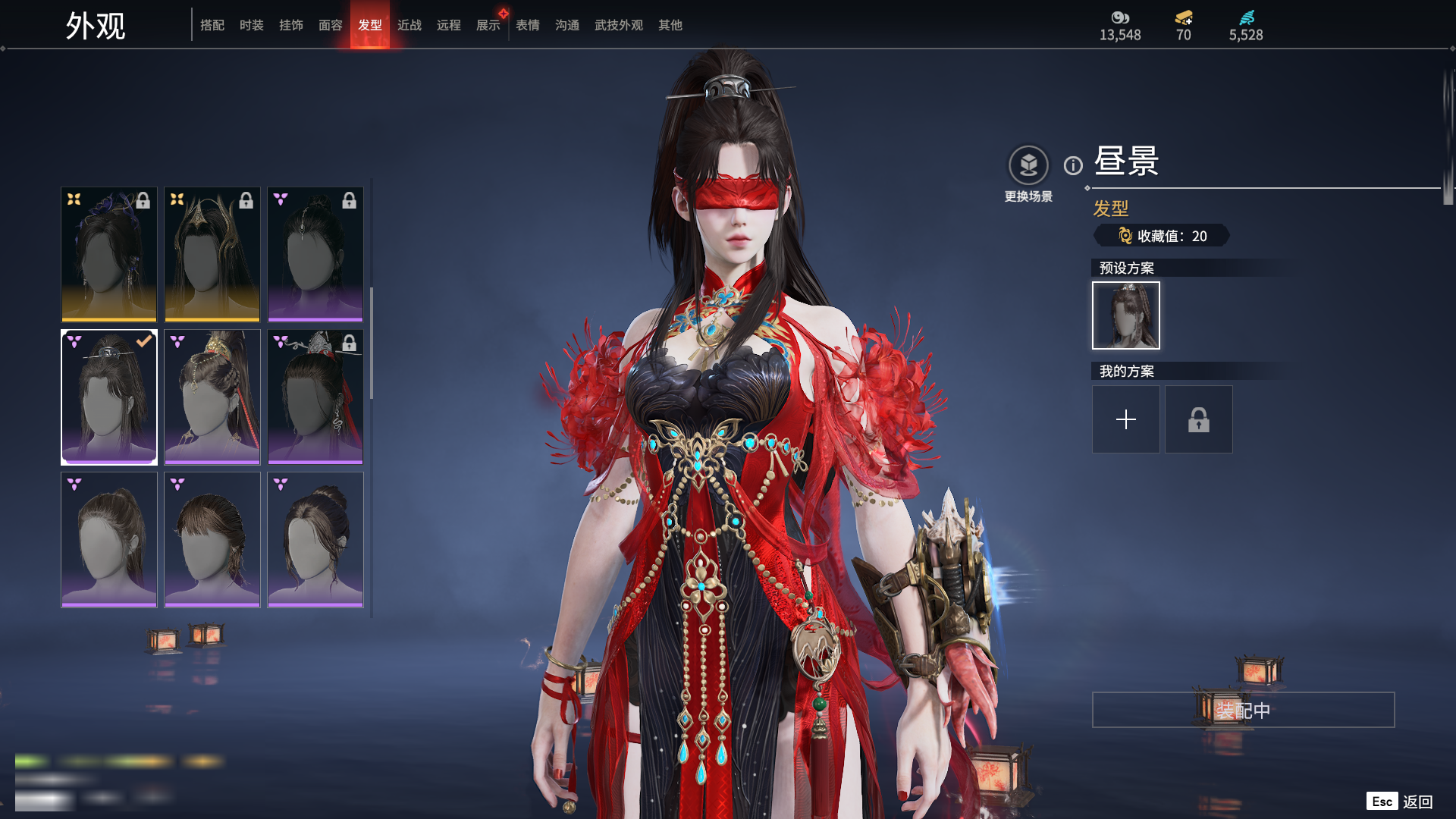Open the 展示 display tab

488,25
